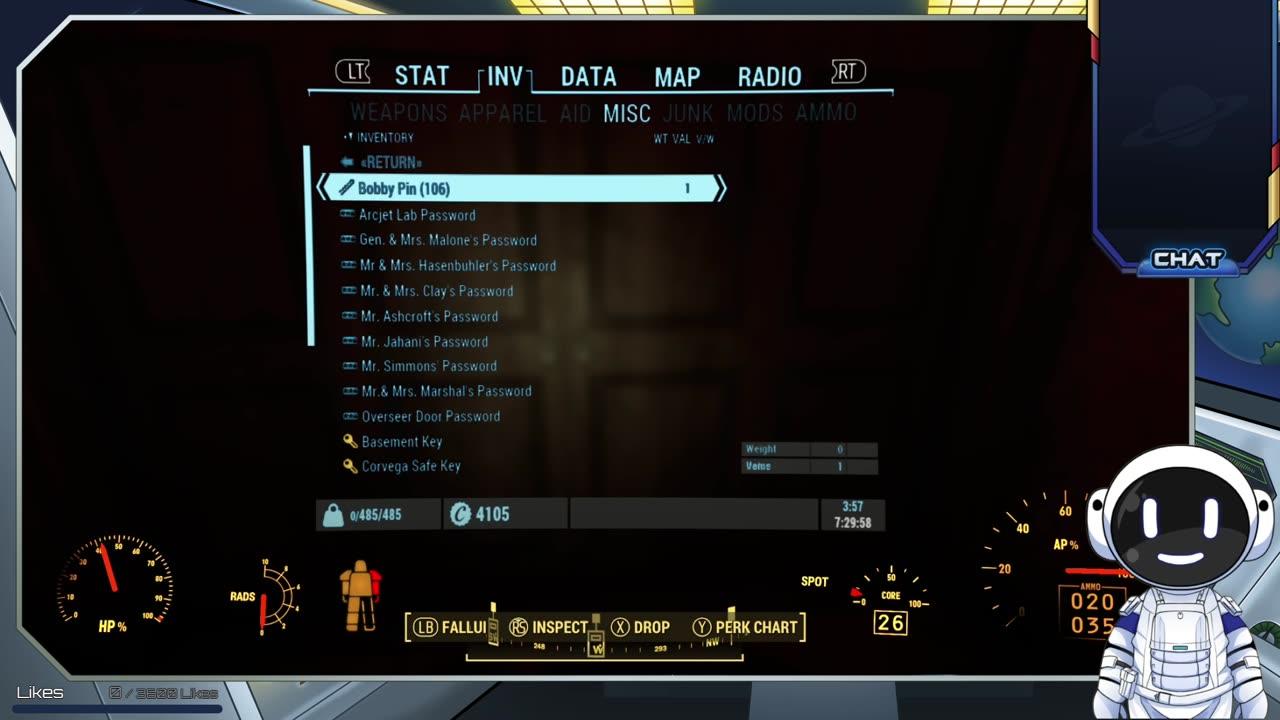Click the LT tab-switch control

[x=352, y=72]
